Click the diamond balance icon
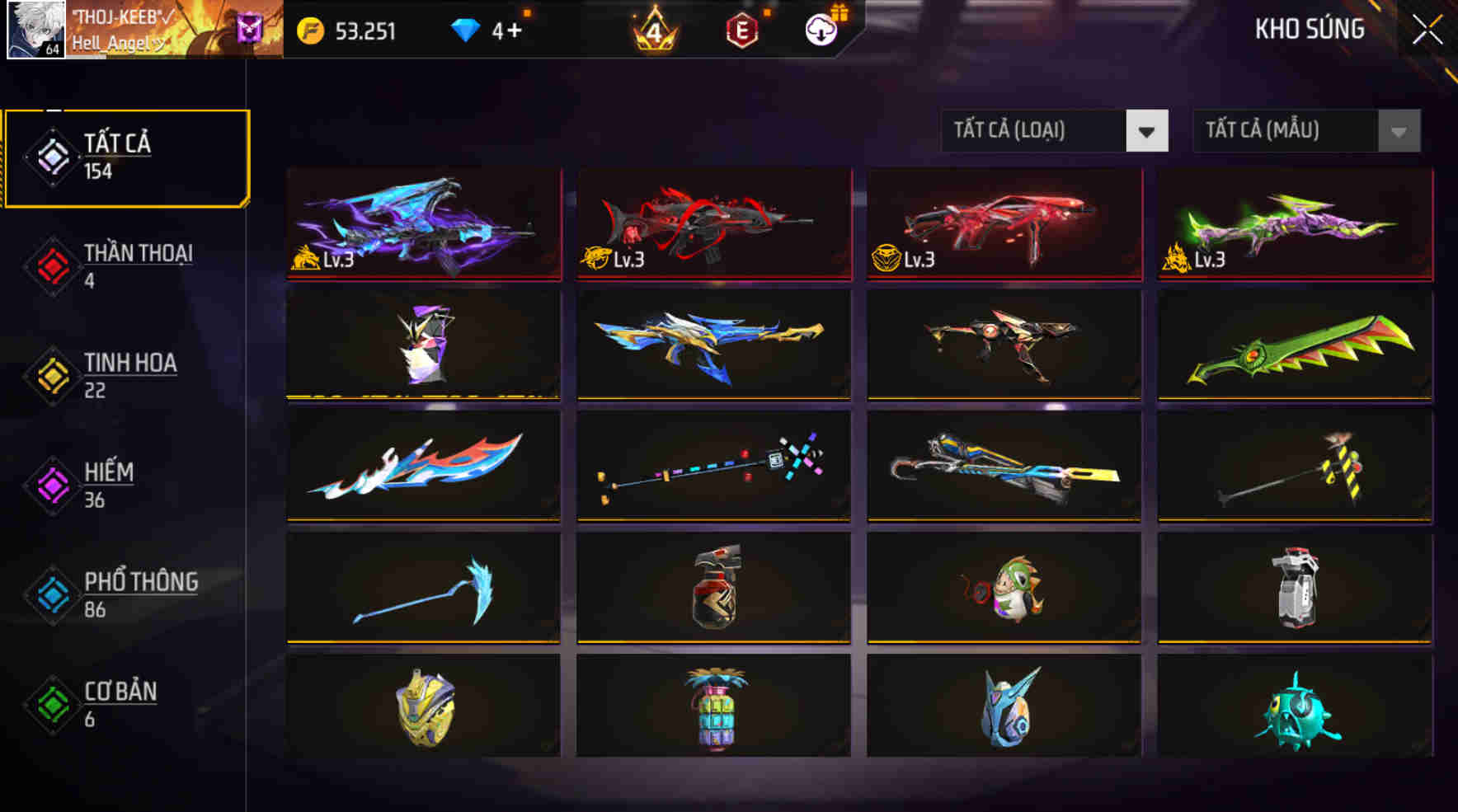The height and width of the screenshot is (812, 1458). 466,31
